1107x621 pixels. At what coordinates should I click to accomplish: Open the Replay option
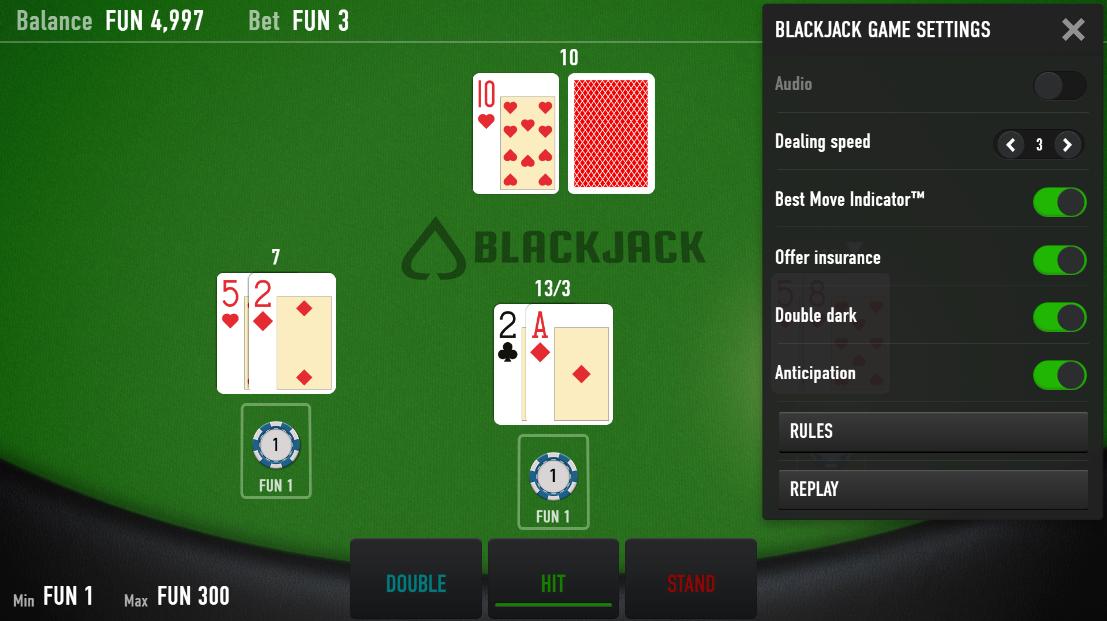pos(932,490)
